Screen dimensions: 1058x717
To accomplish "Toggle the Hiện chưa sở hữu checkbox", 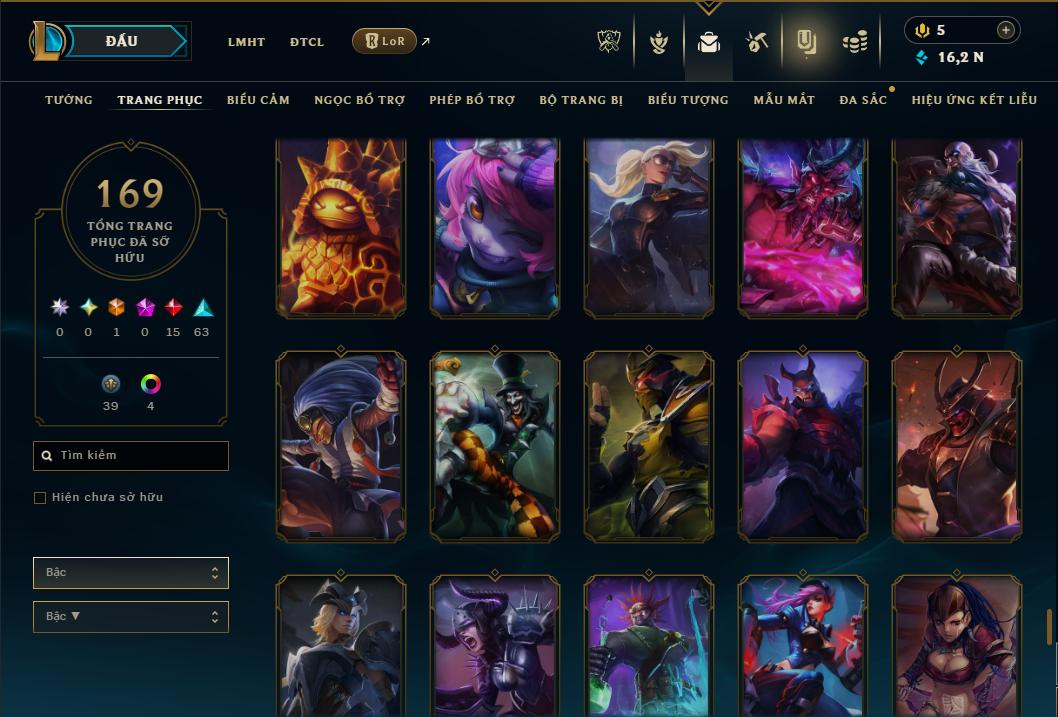I will [x=40, y=498].
